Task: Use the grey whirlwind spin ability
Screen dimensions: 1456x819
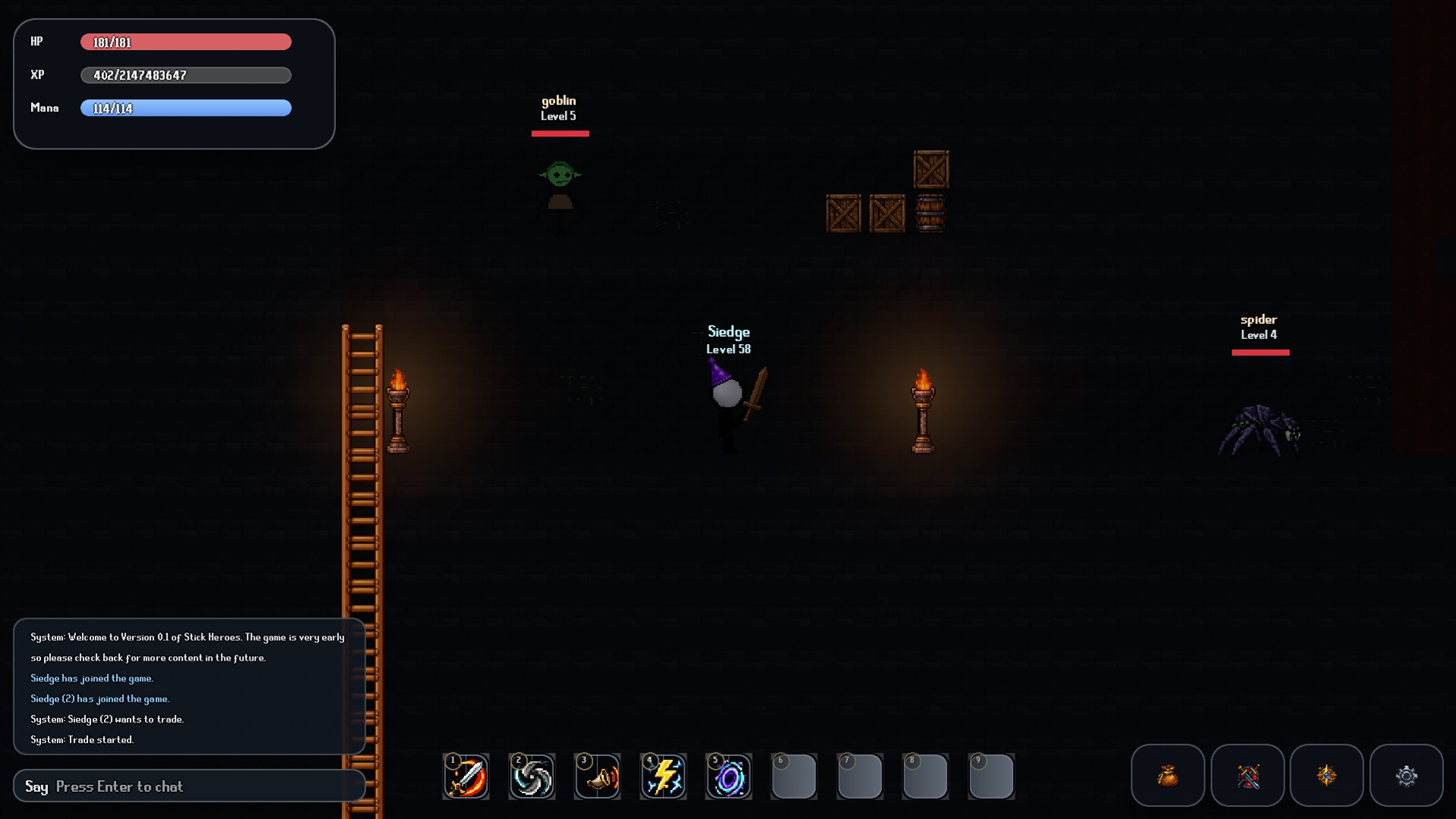Action: coord(532,777)
